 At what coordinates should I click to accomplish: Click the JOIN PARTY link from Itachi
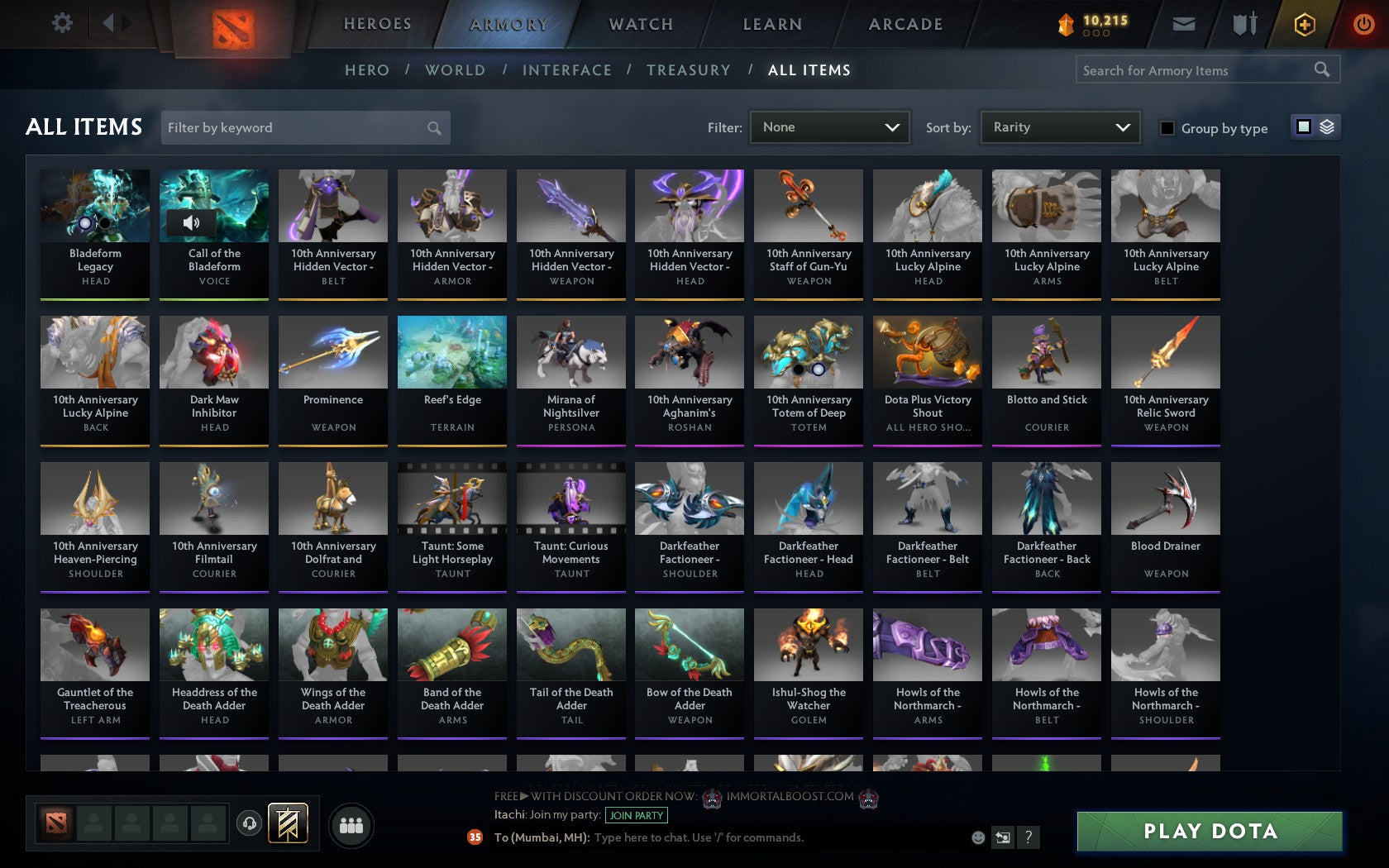[x=635, y=816]
